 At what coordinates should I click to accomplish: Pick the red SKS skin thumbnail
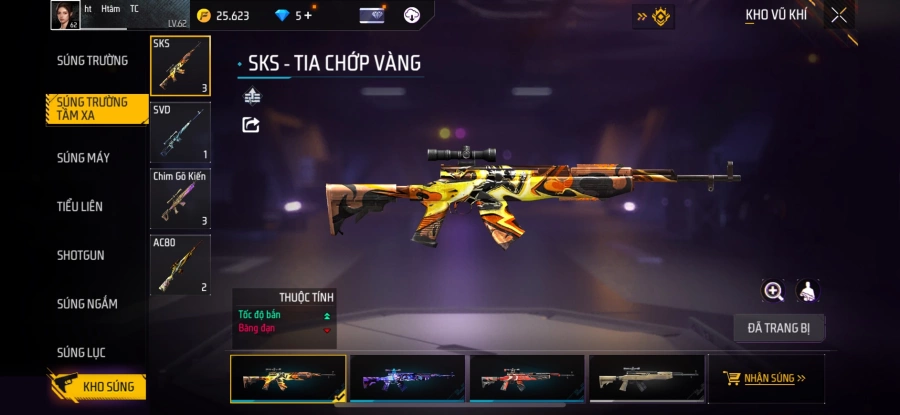[x=527, y=379]
